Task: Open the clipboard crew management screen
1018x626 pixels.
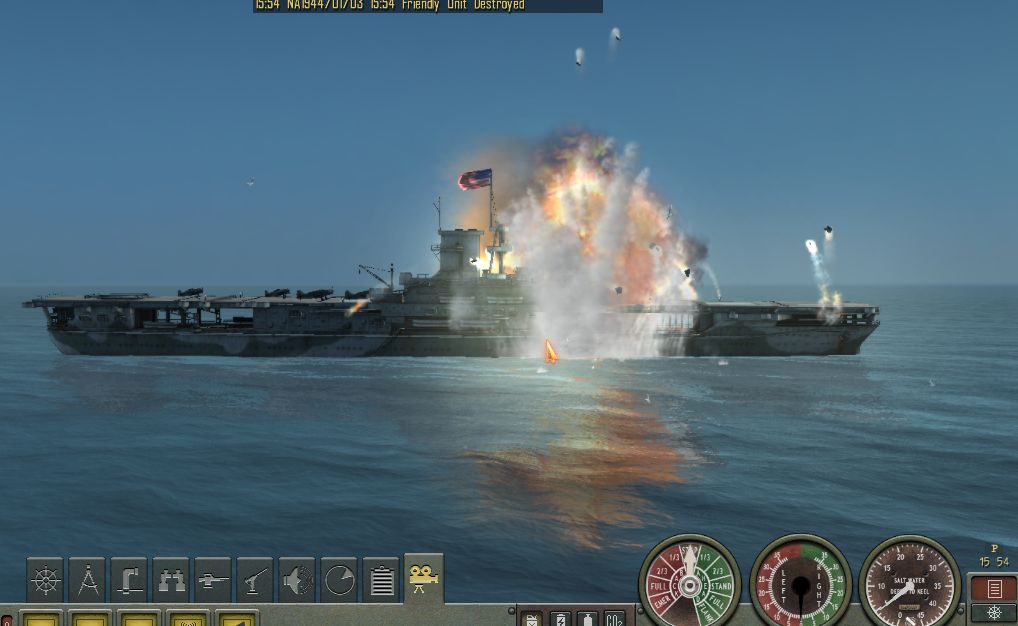Action: click(x=381, y=580)
